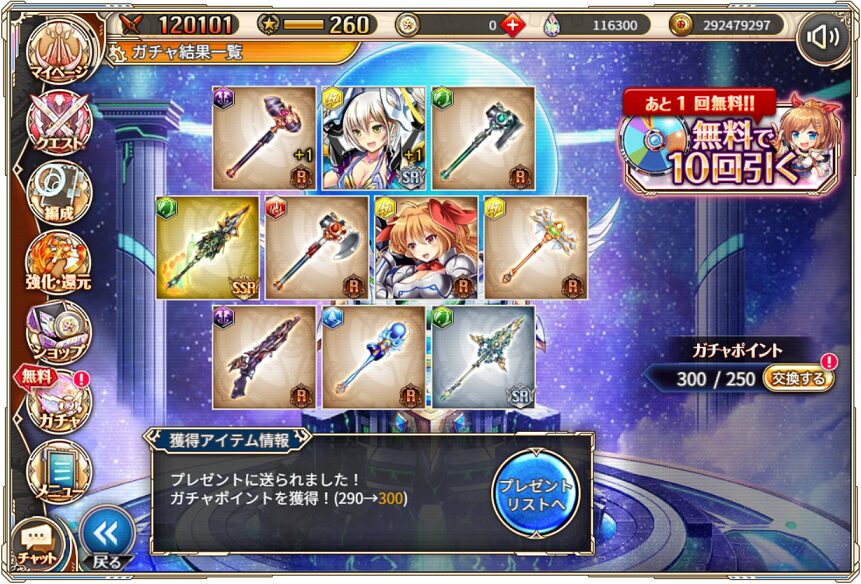Go to プレゼントリストへ
Screen dimensions: 861x584
click(x=535, y=491)
